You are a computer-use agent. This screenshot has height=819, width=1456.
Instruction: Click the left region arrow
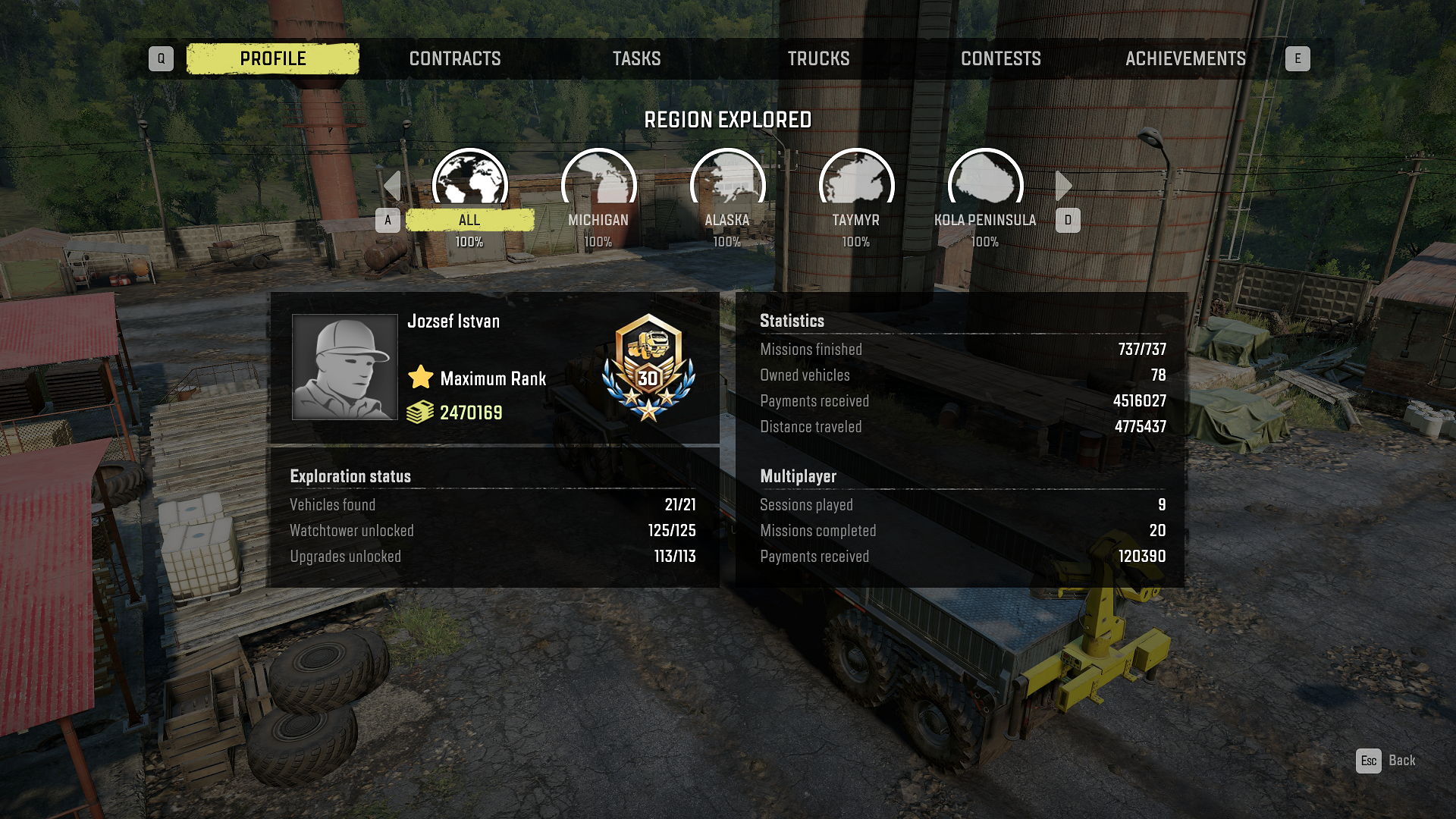click(392, 186)
